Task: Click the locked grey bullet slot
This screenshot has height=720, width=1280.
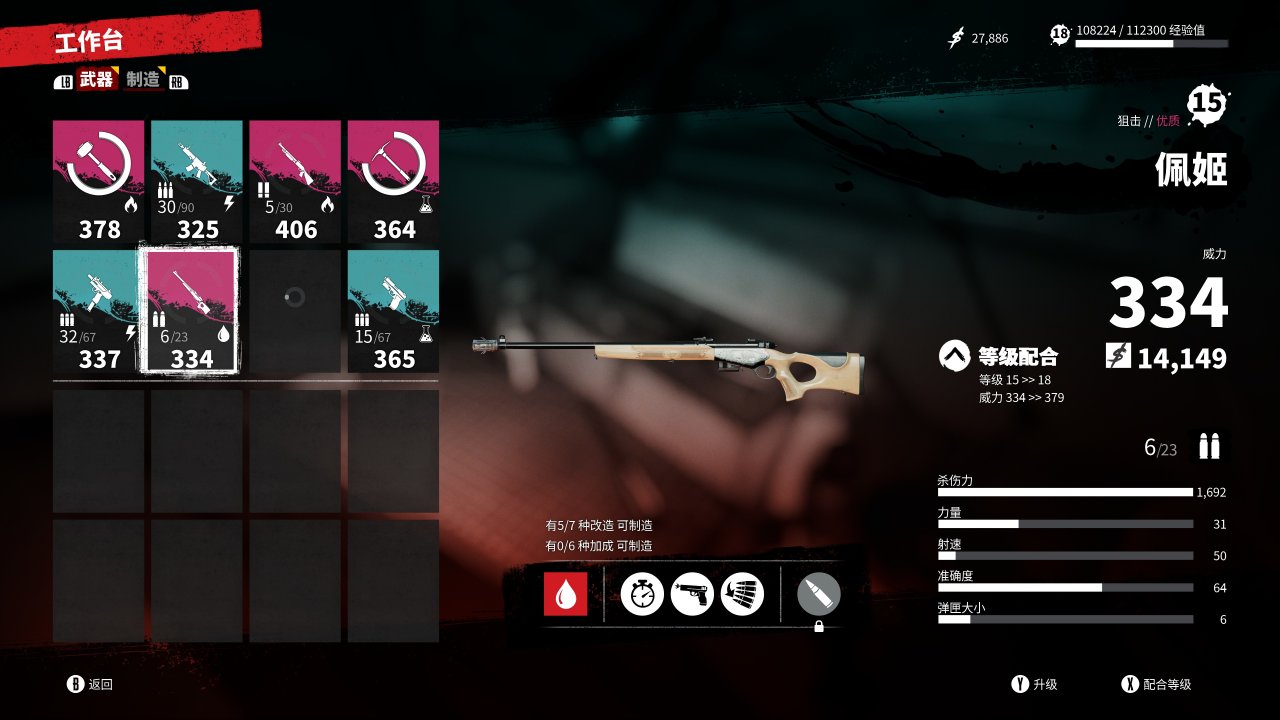Action: pos(818,595)
